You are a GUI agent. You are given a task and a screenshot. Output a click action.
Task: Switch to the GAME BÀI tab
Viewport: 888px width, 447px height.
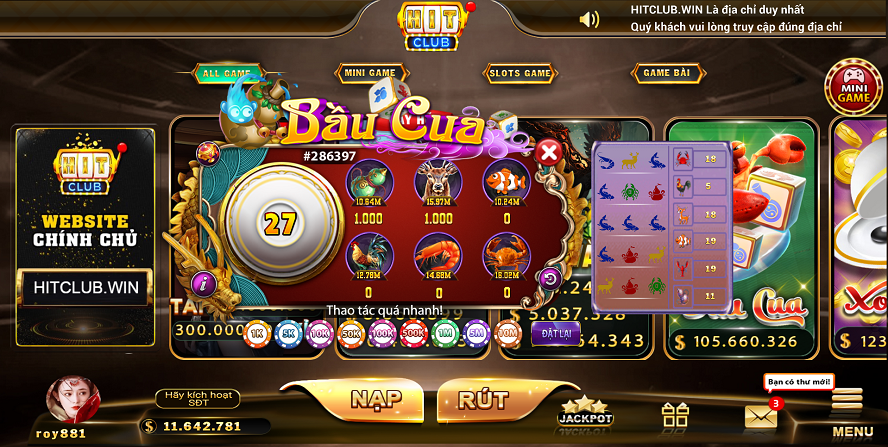tap(667, 73)
